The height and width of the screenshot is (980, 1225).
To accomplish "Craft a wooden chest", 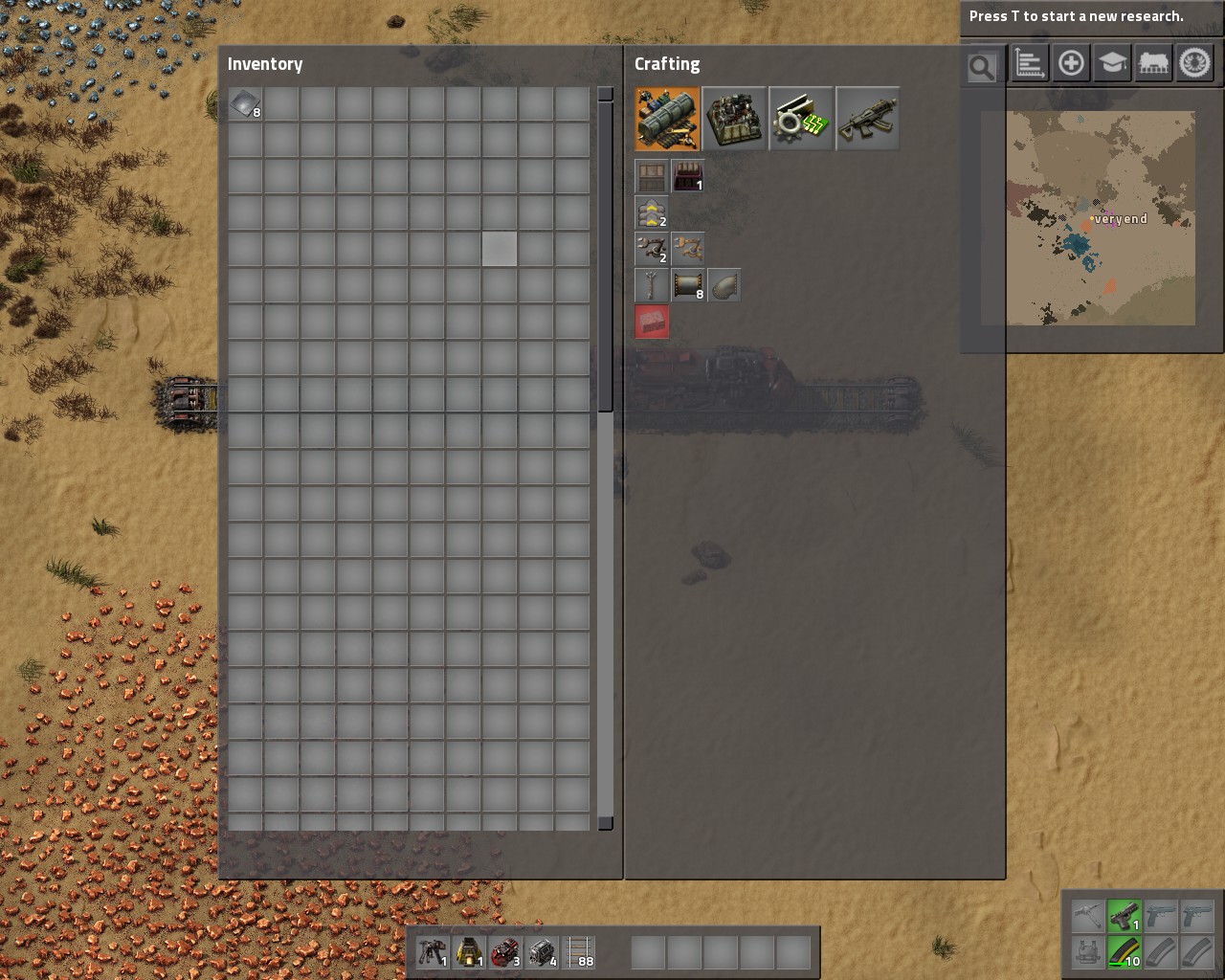I will (652, 176).
